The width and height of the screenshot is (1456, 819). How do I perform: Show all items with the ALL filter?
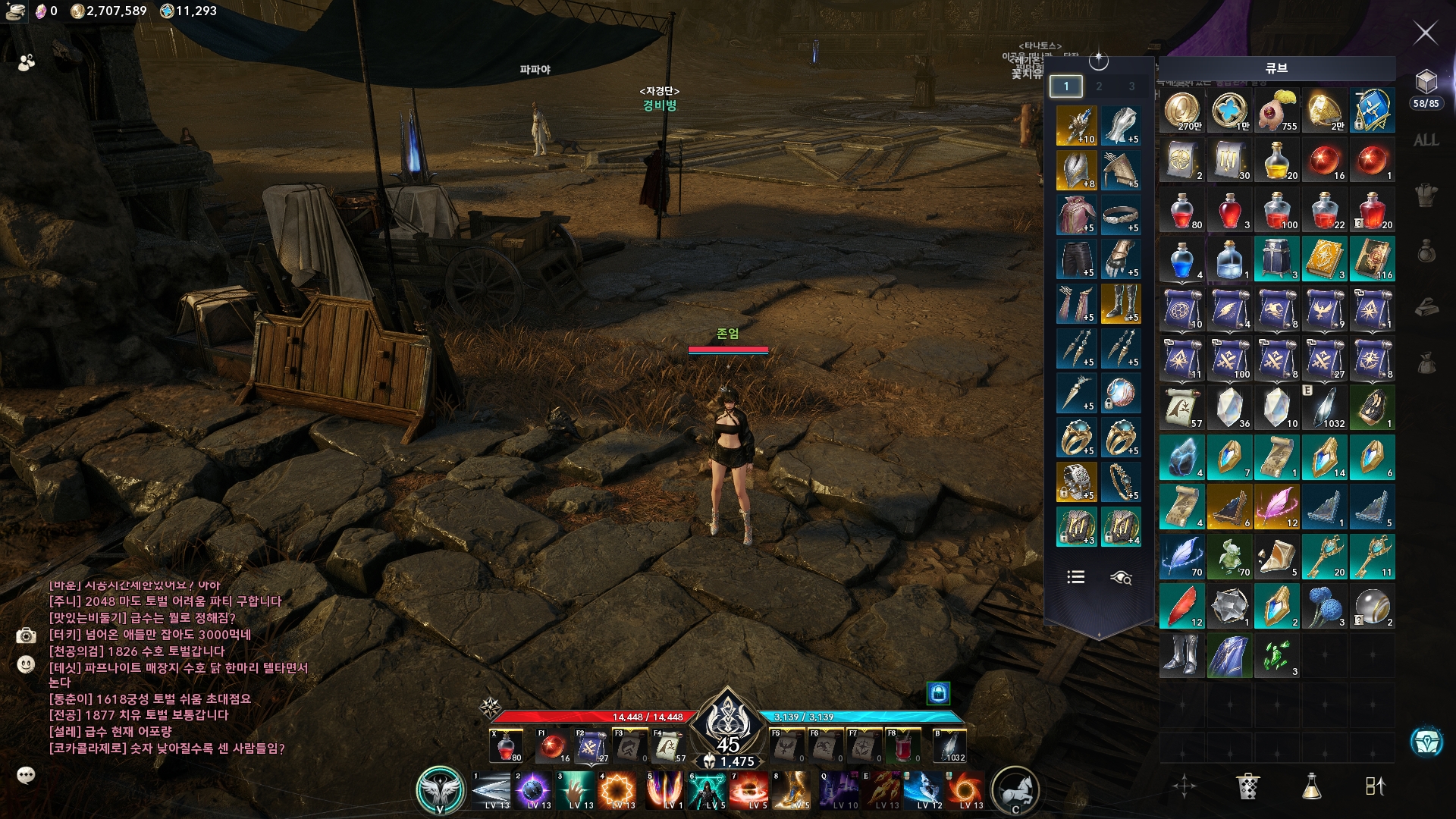click(1426, 140)
